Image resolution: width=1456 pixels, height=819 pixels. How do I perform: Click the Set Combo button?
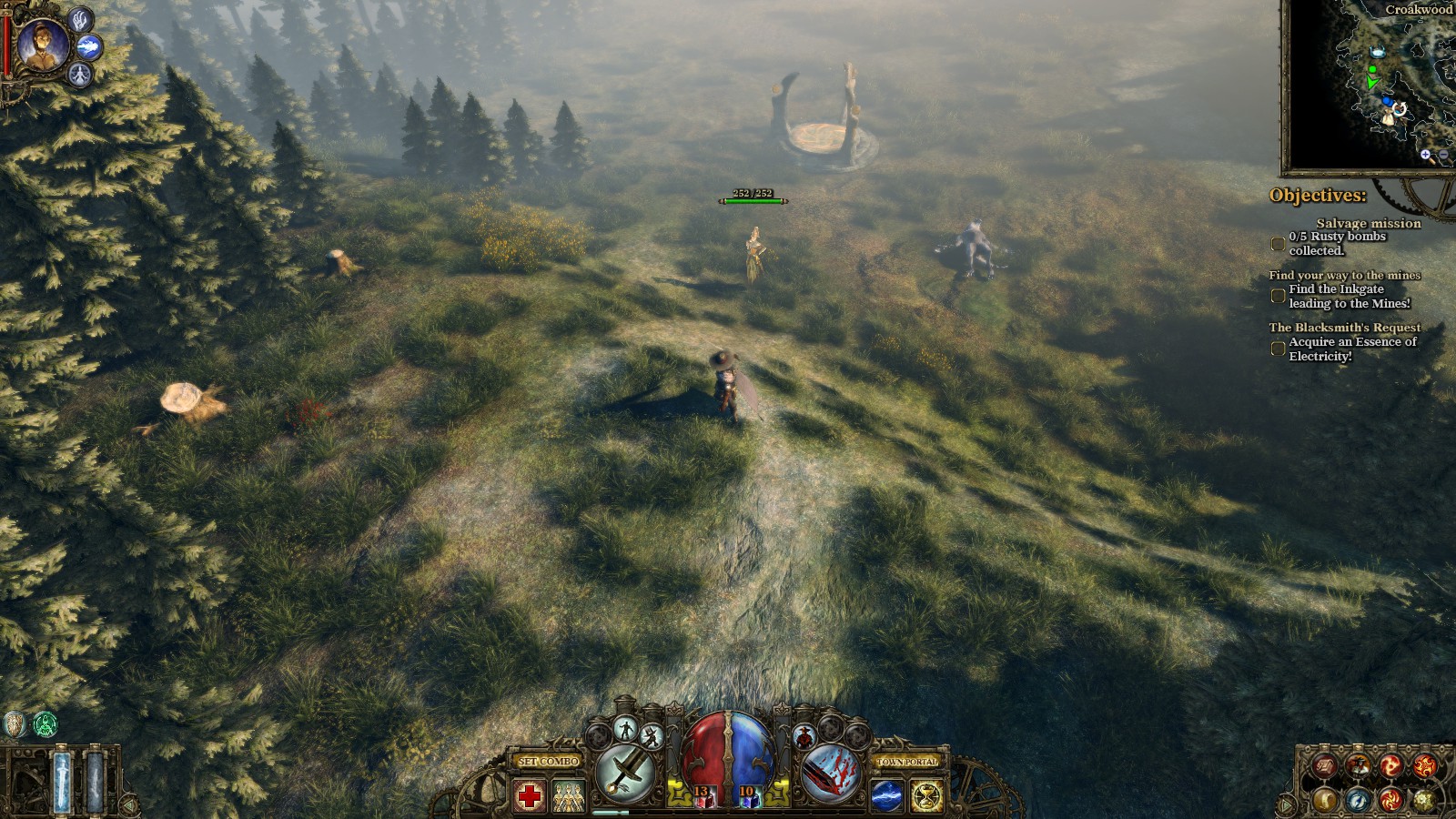tap(549, 761)
